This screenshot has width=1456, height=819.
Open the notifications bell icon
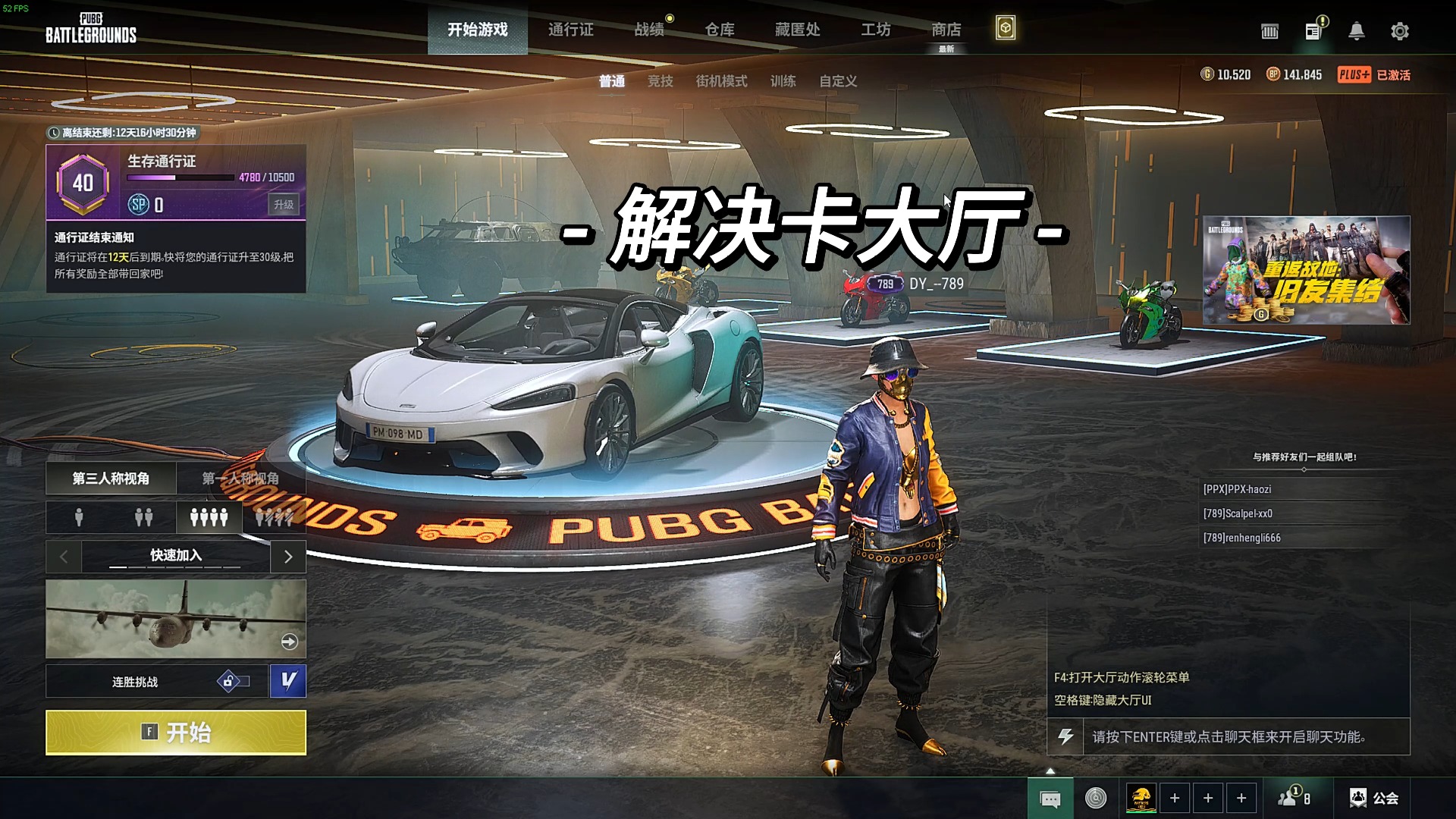coord(1357,31)
